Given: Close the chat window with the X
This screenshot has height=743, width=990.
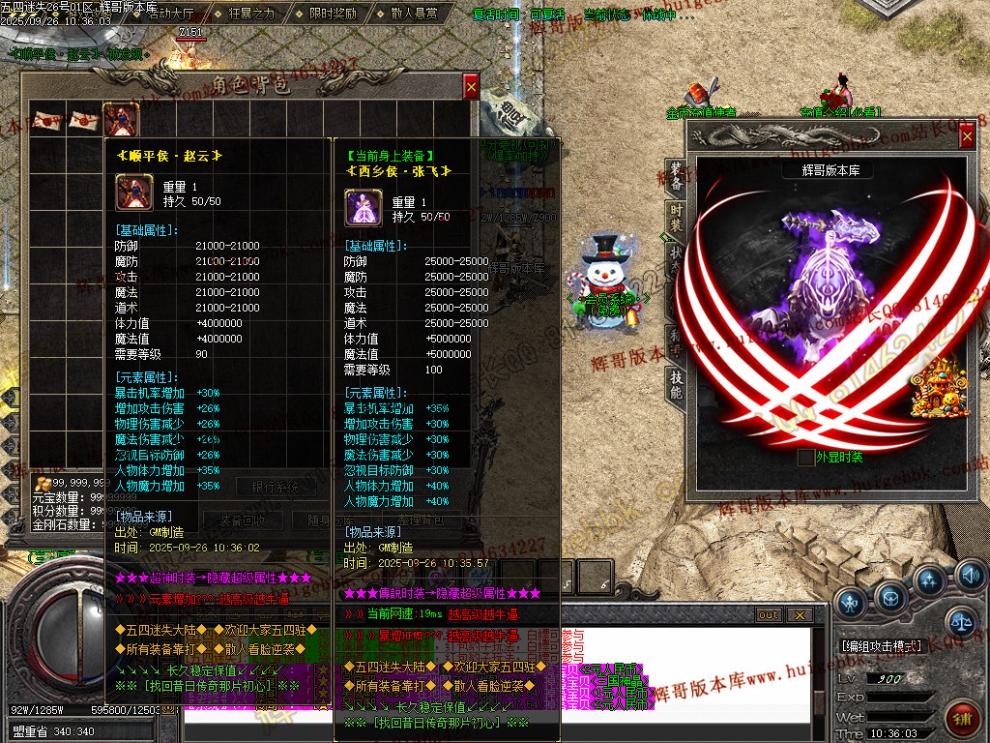Looking at the screenshot, I should (x=799, y=614).
